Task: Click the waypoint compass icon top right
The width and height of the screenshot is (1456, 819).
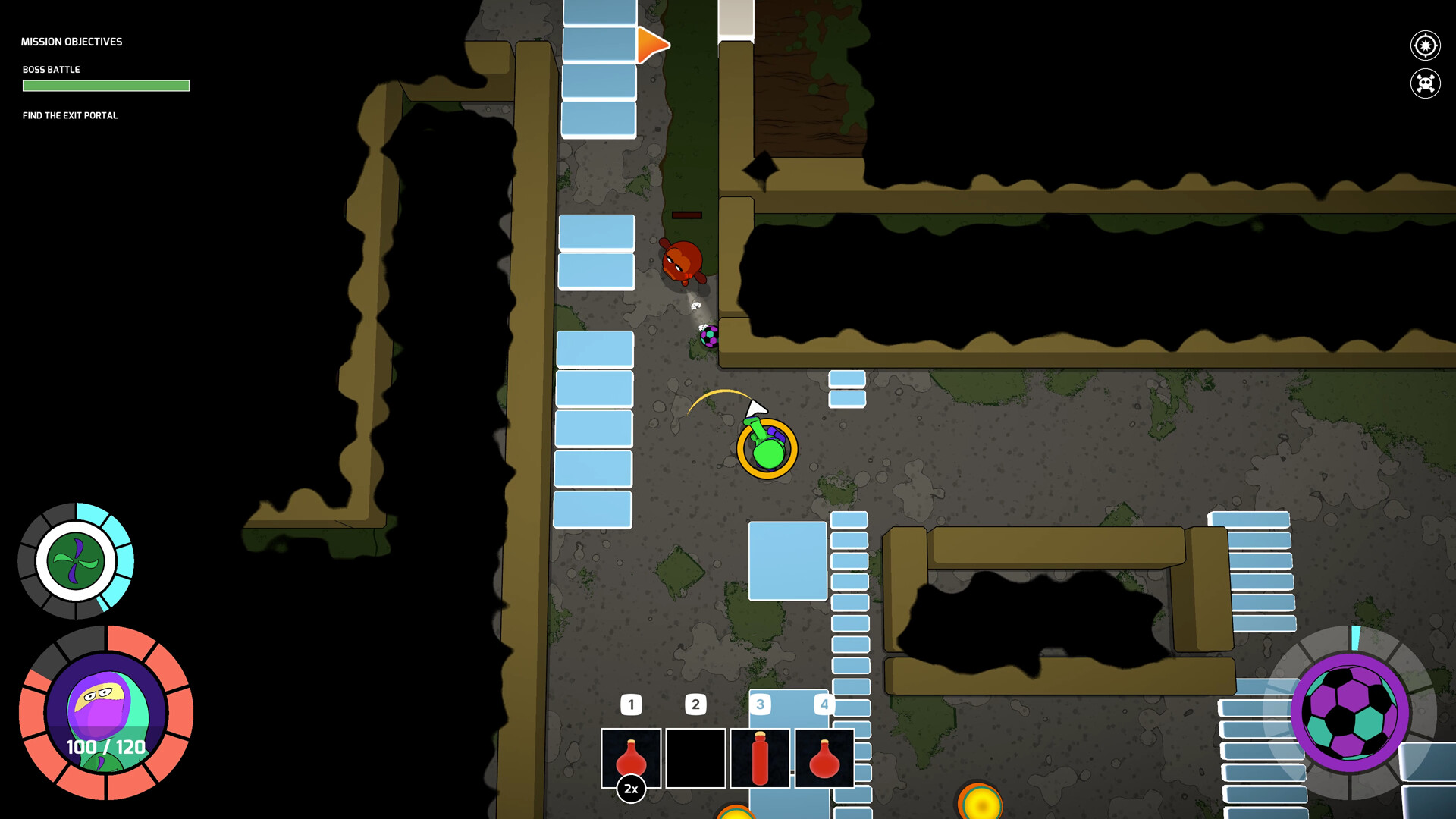Action: 1426,45
